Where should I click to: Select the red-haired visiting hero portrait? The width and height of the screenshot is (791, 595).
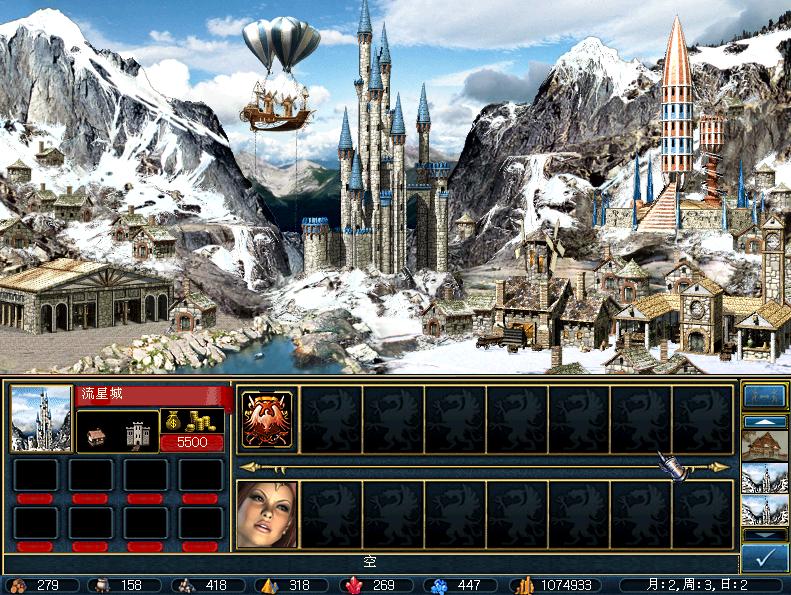click(267, 514)
